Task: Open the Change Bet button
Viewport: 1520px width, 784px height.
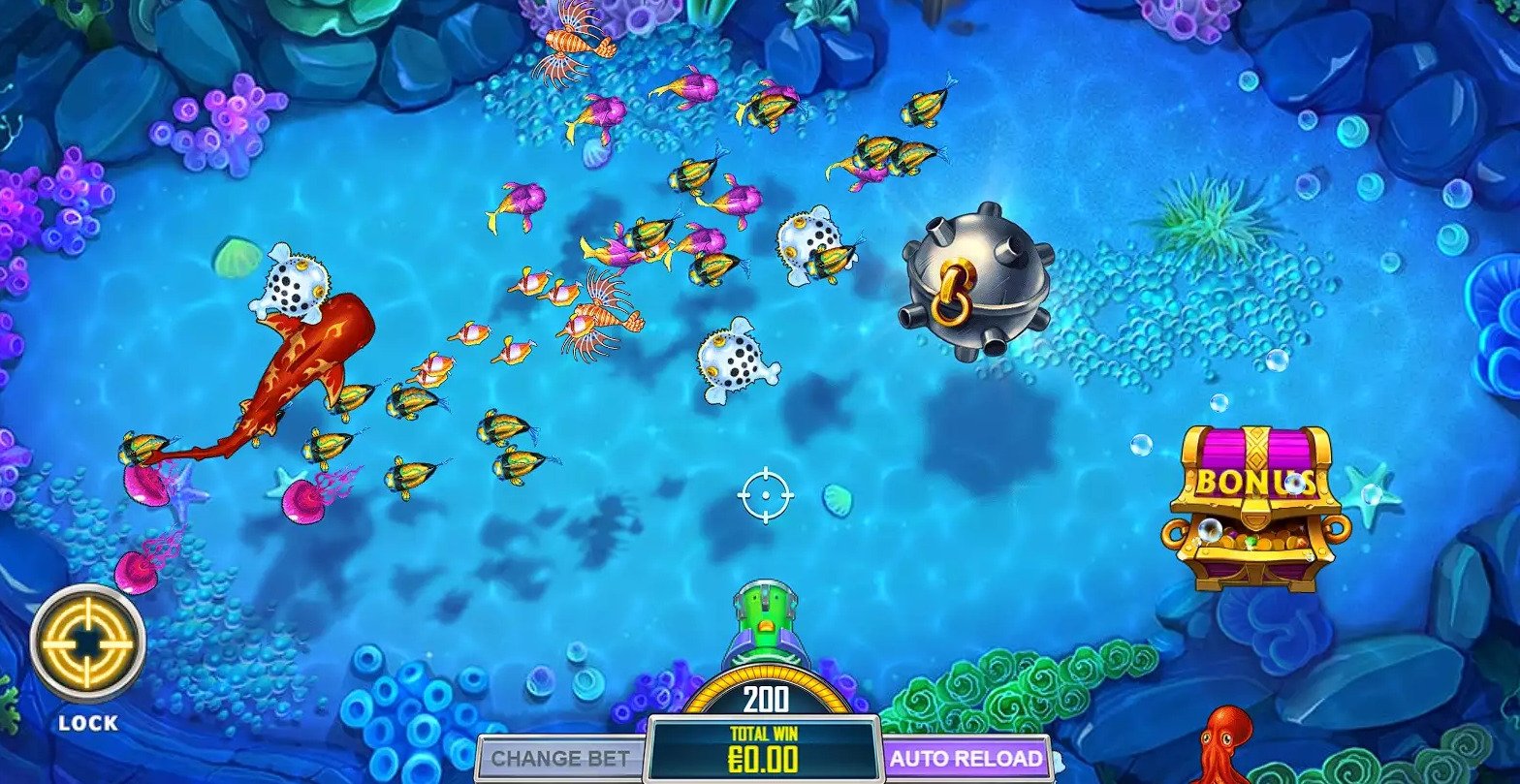Action: pos(560,758)
